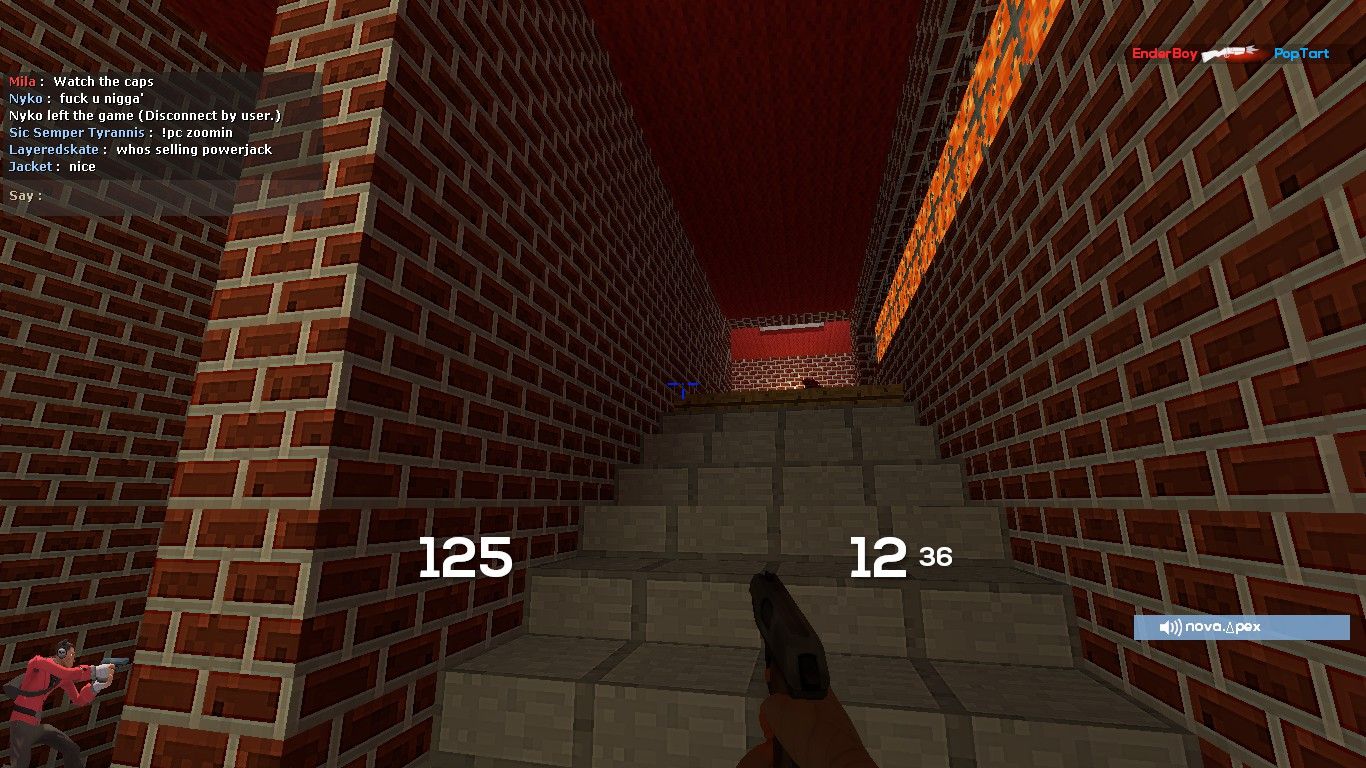Click Mila's name in chat
Screen dimensions: 1366x768
[x=21, y=81]
